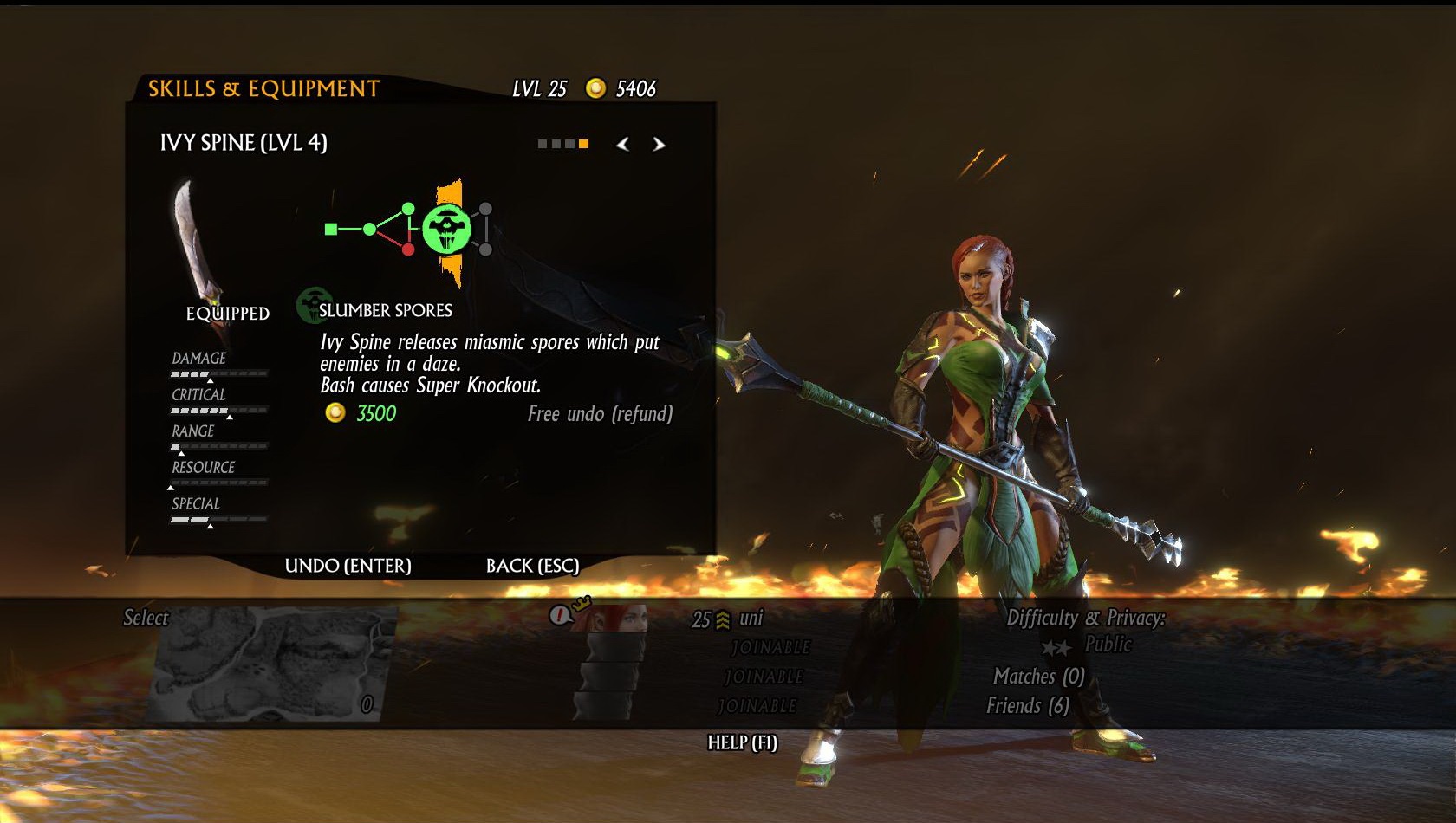Viewport: 1456px width, 823px height.
Task: Select the red-haired player portrait
Action: pyautogui.click(x=616, y=618)
